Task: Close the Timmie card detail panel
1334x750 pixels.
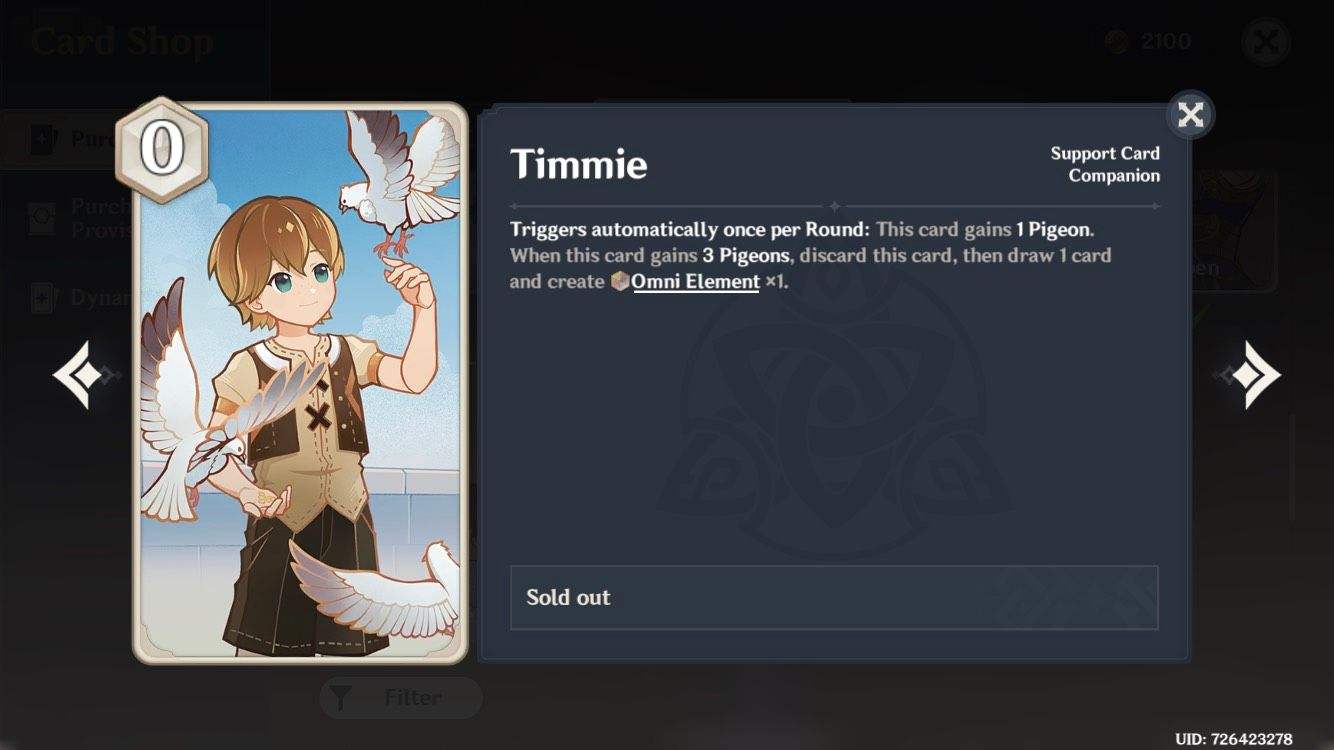Action: [1190, 115]
